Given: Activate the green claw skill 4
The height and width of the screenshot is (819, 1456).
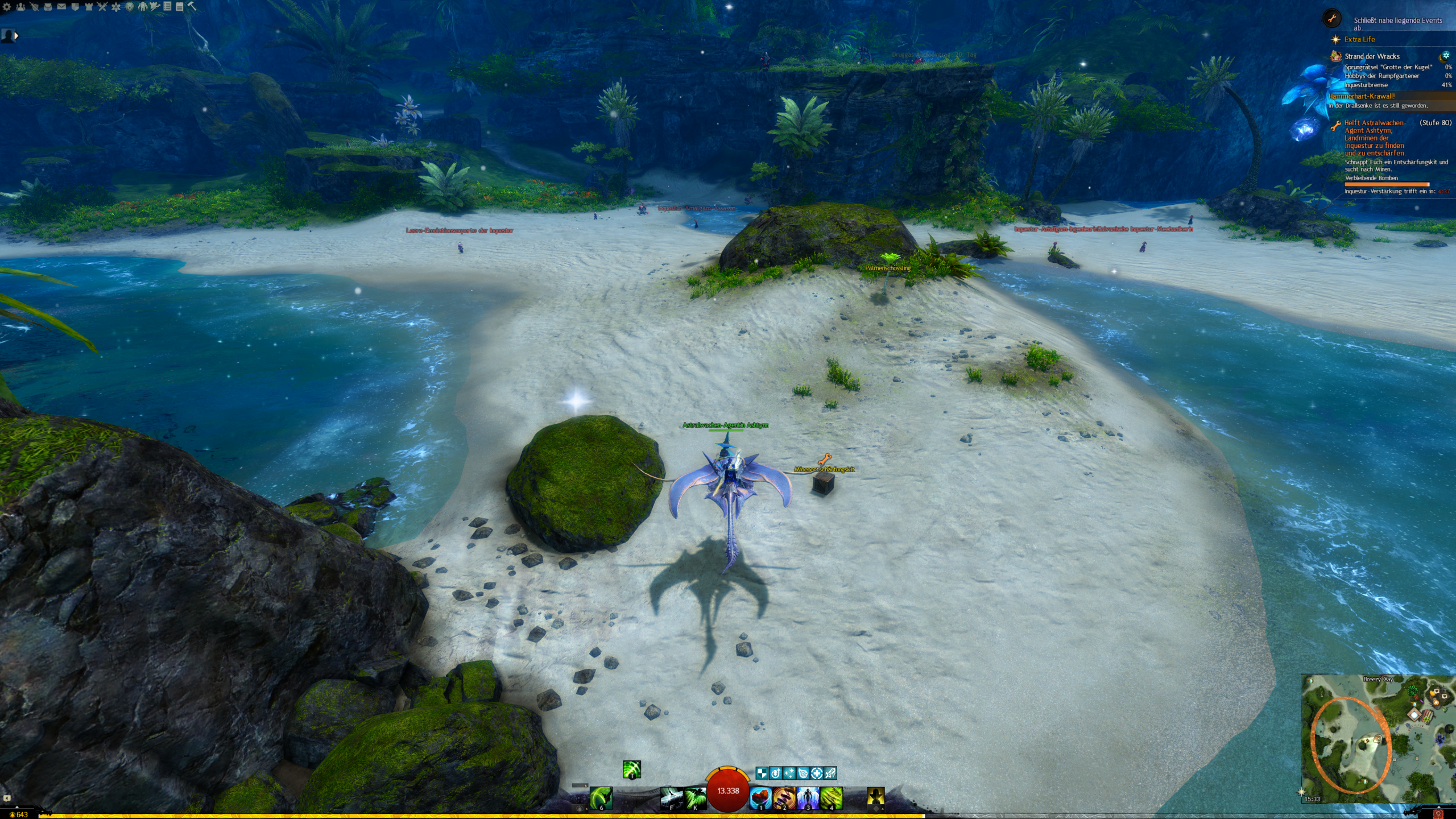Looking at the screenshot, I should (831, 798).
